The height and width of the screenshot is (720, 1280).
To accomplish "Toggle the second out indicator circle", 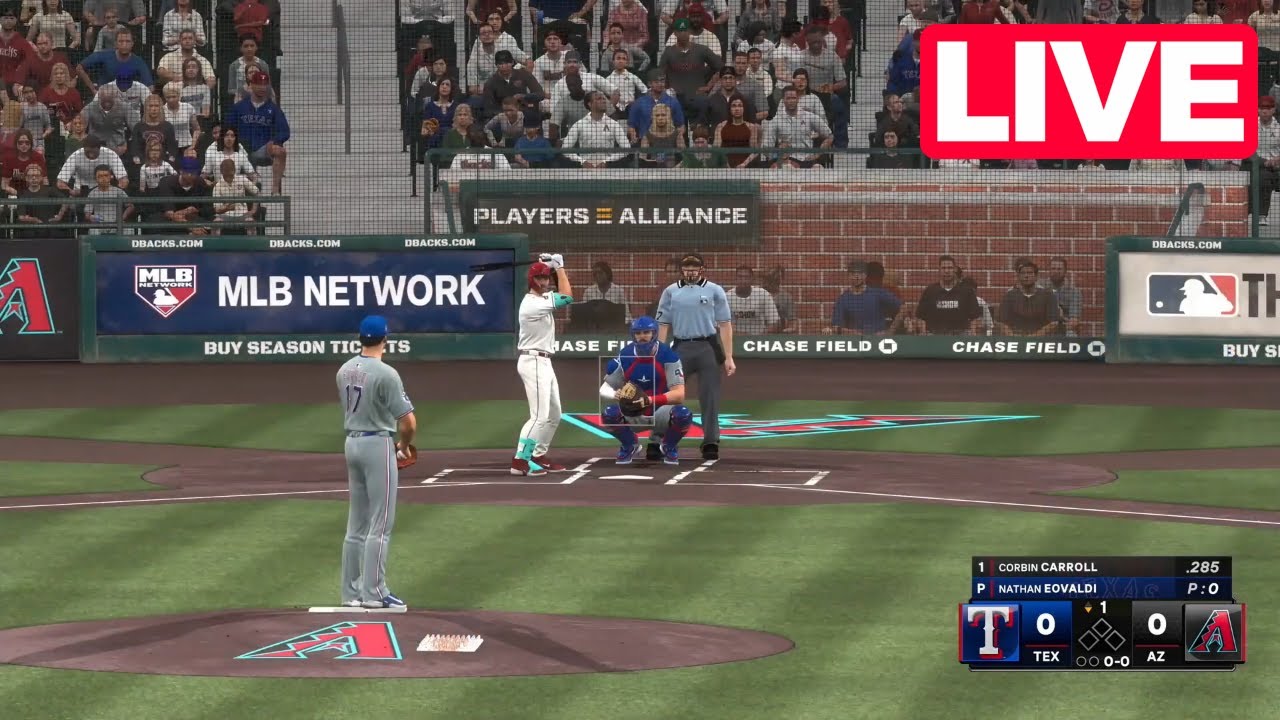I will (1093, 660).
